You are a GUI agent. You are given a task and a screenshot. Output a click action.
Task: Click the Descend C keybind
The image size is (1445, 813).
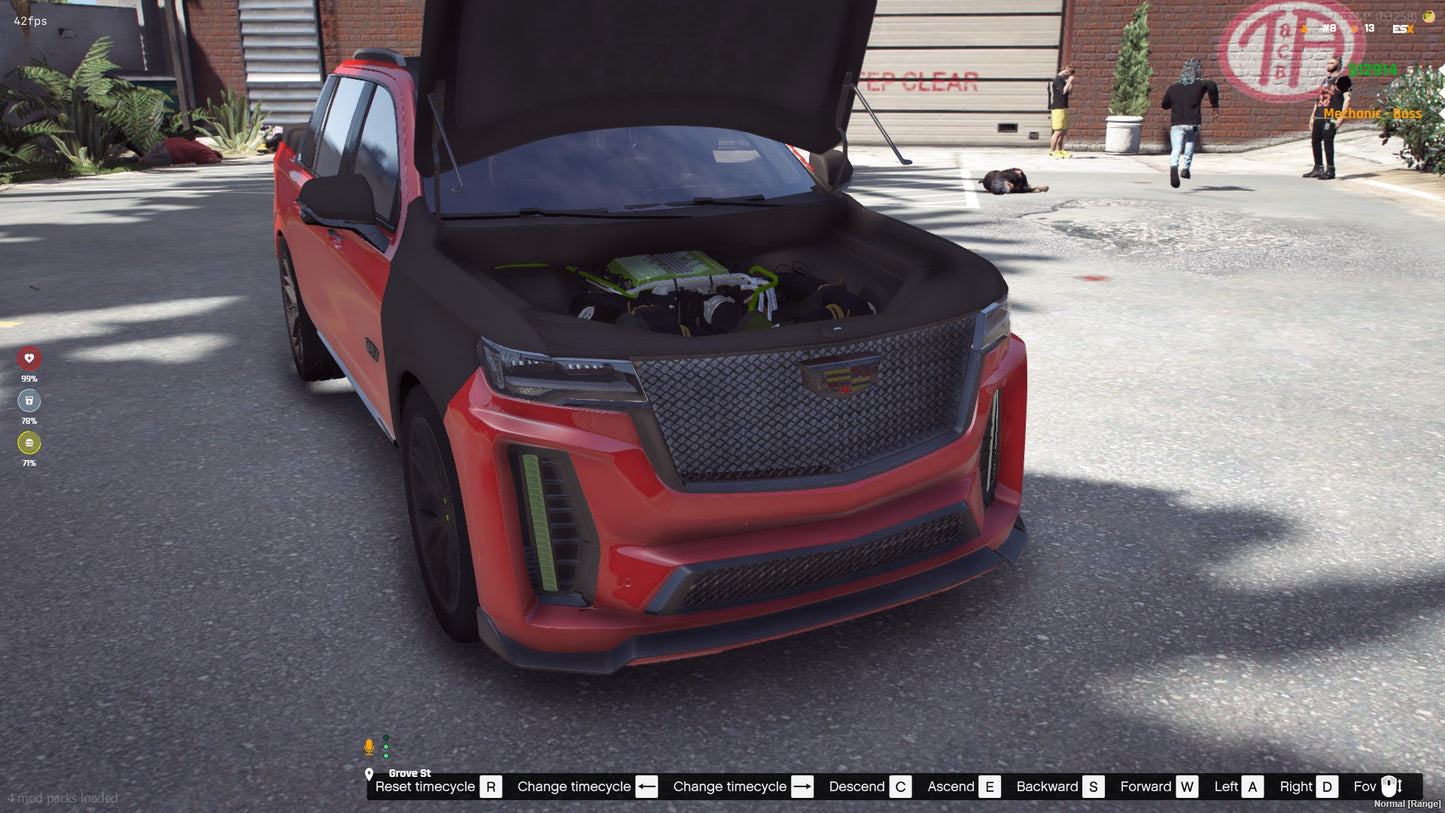899,787
